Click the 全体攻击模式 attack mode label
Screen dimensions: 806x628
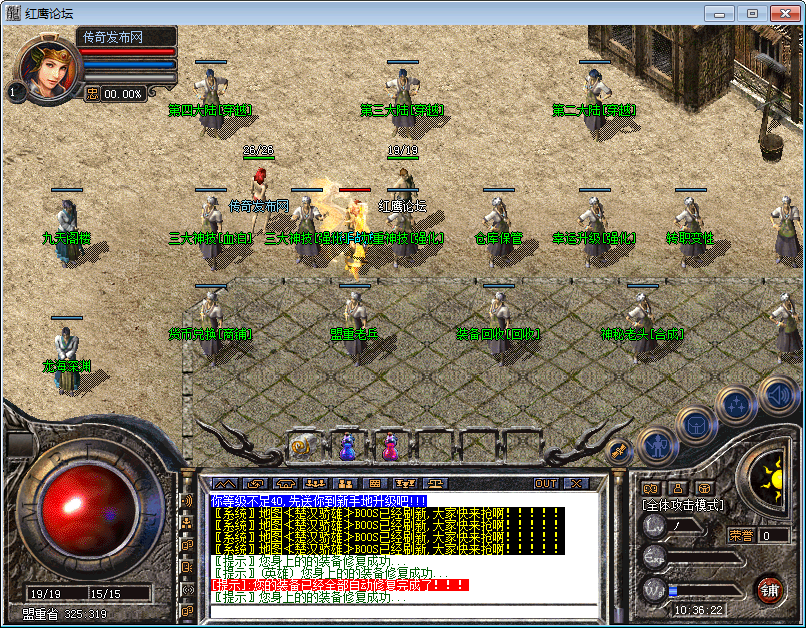coord(683,506)
